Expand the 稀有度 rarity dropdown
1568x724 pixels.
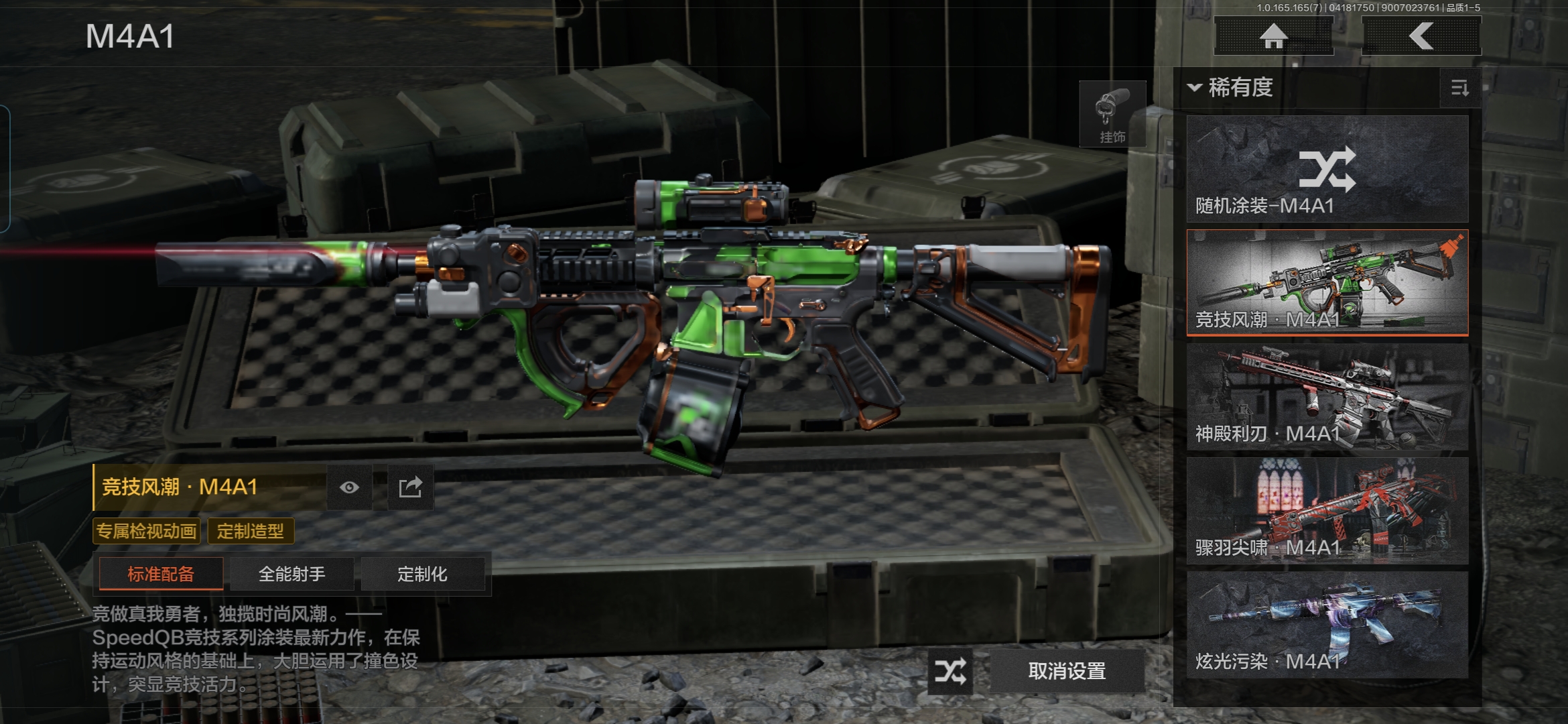[1232, 88]
